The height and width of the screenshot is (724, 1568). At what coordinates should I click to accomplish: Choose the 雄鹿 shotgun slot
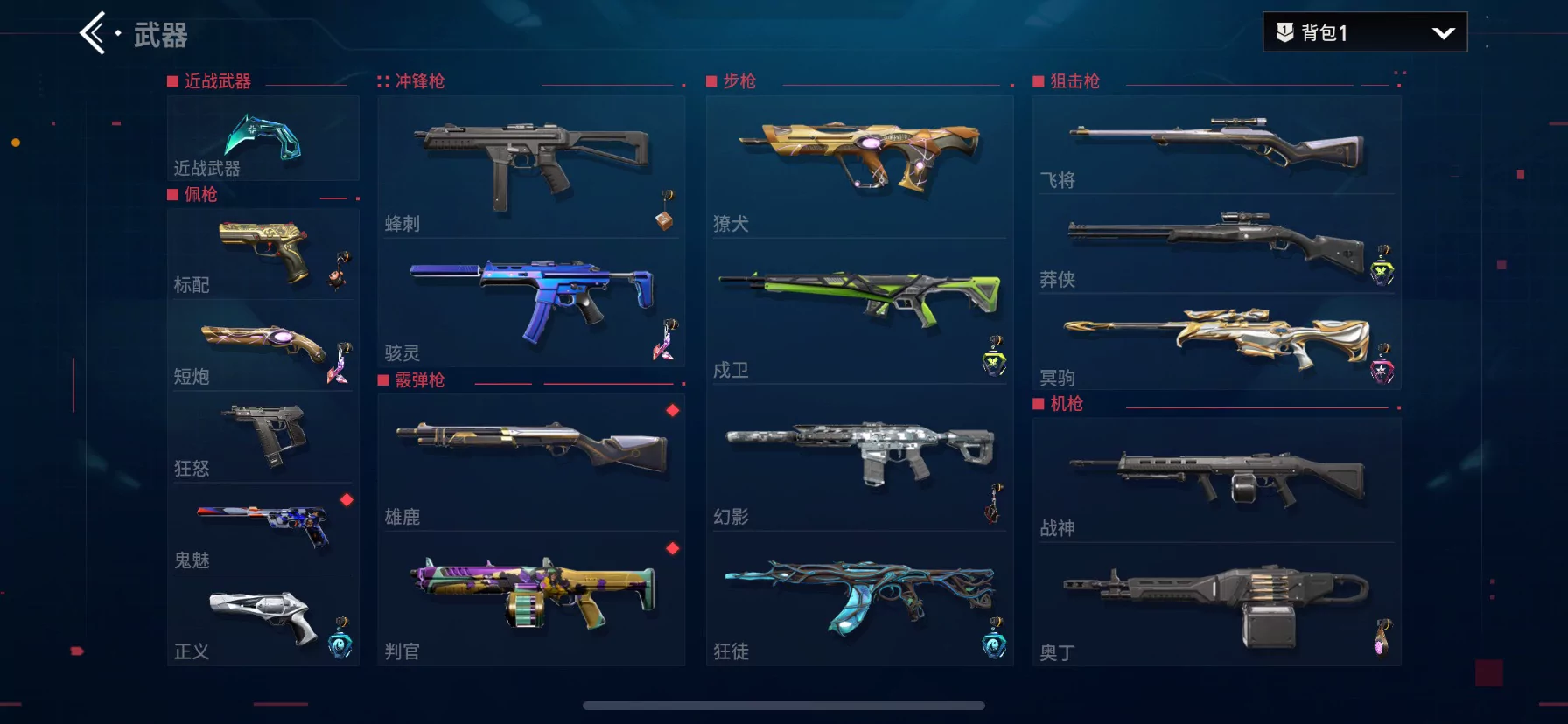(x=530, y=461)
